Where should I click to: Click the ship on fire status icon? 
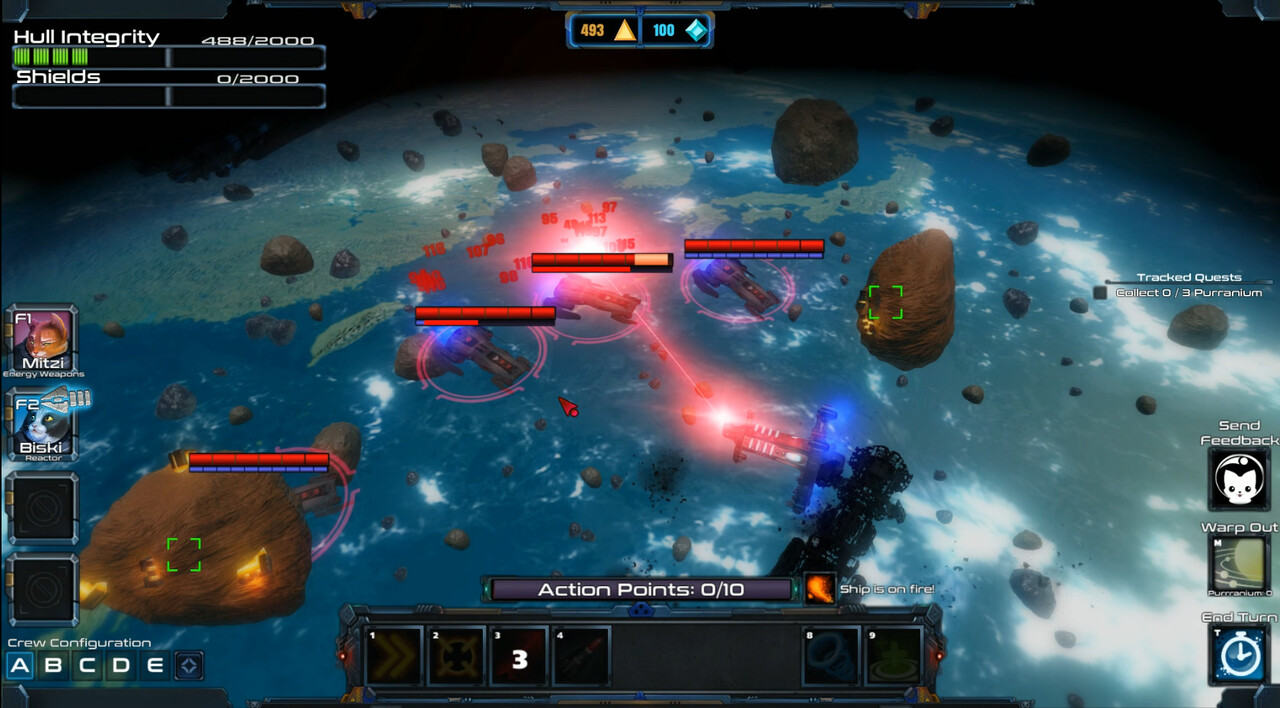click(x=820, y=589)
